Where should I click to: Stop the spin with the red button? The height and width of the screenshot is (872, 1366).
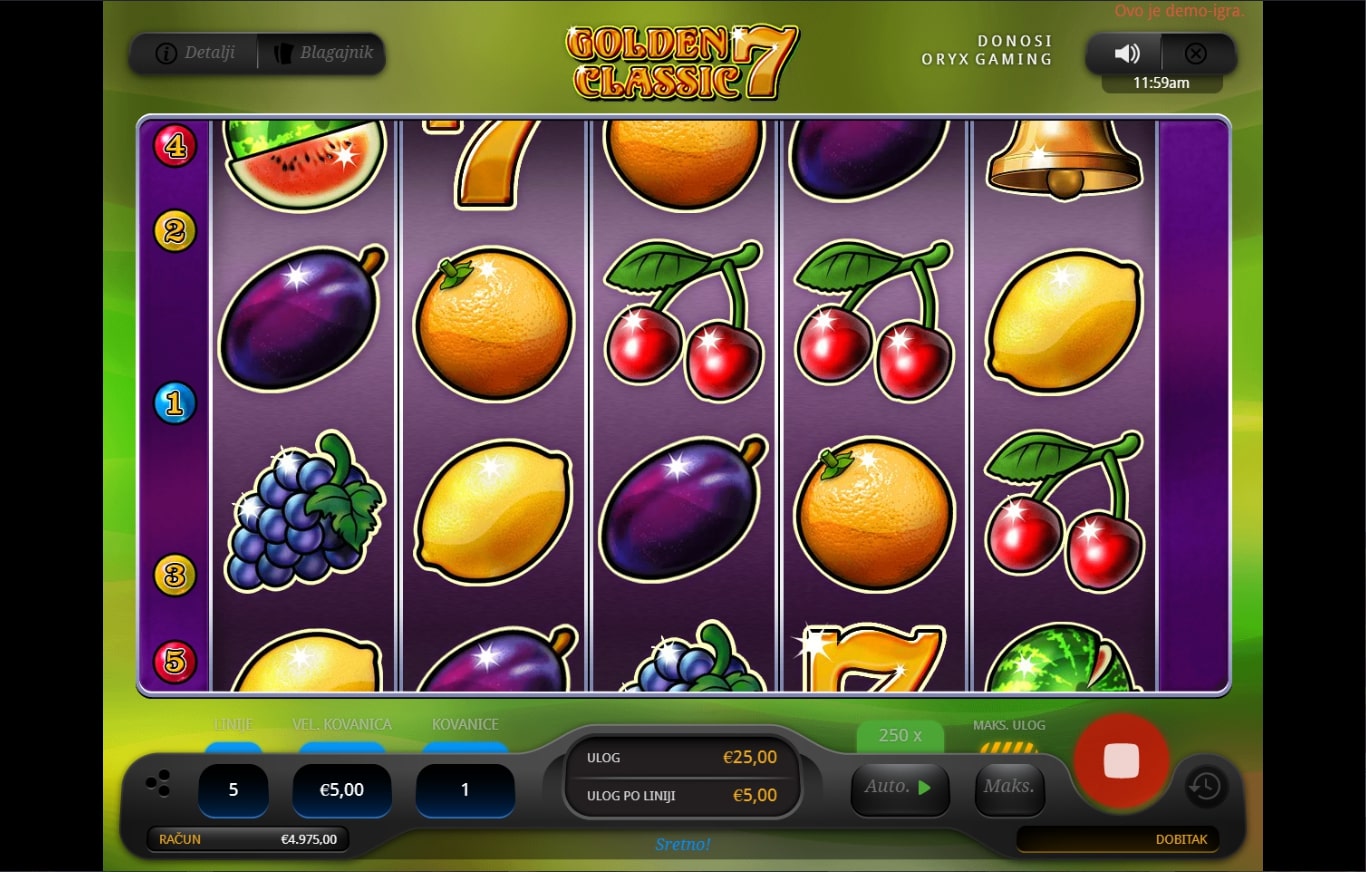click(x=1121, y=761)
